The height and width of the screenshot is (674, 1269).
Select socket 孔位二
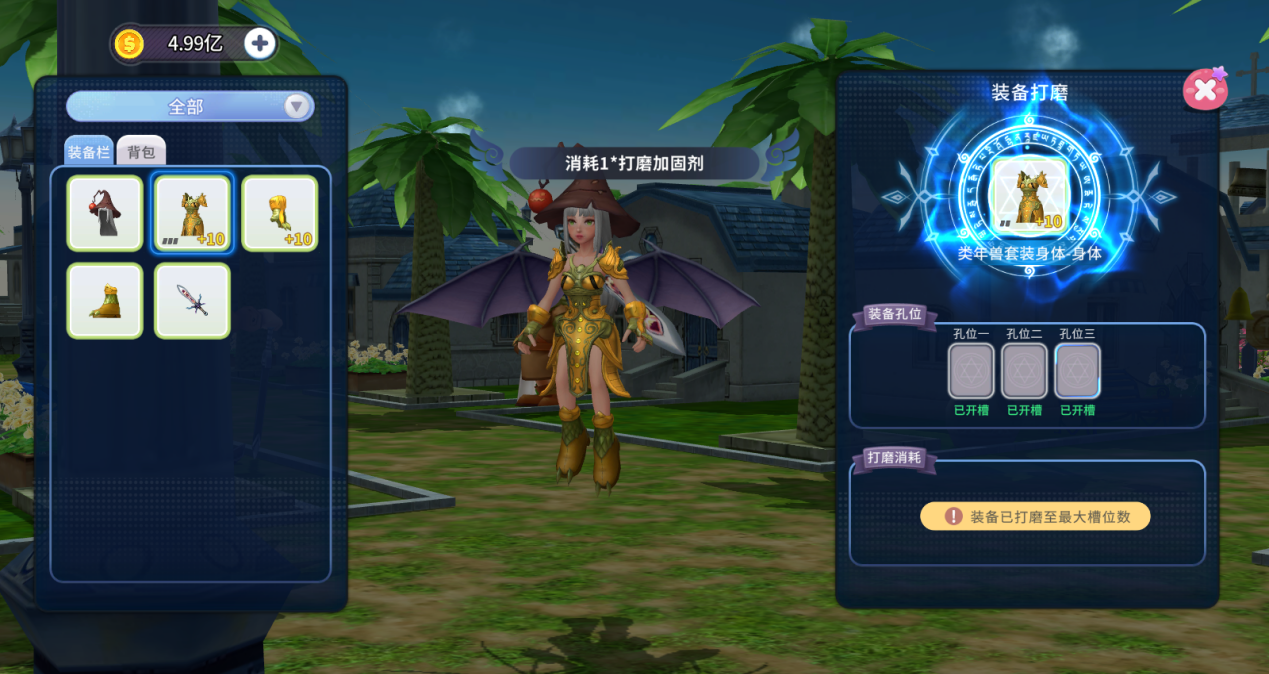[x=1024, y=371]
